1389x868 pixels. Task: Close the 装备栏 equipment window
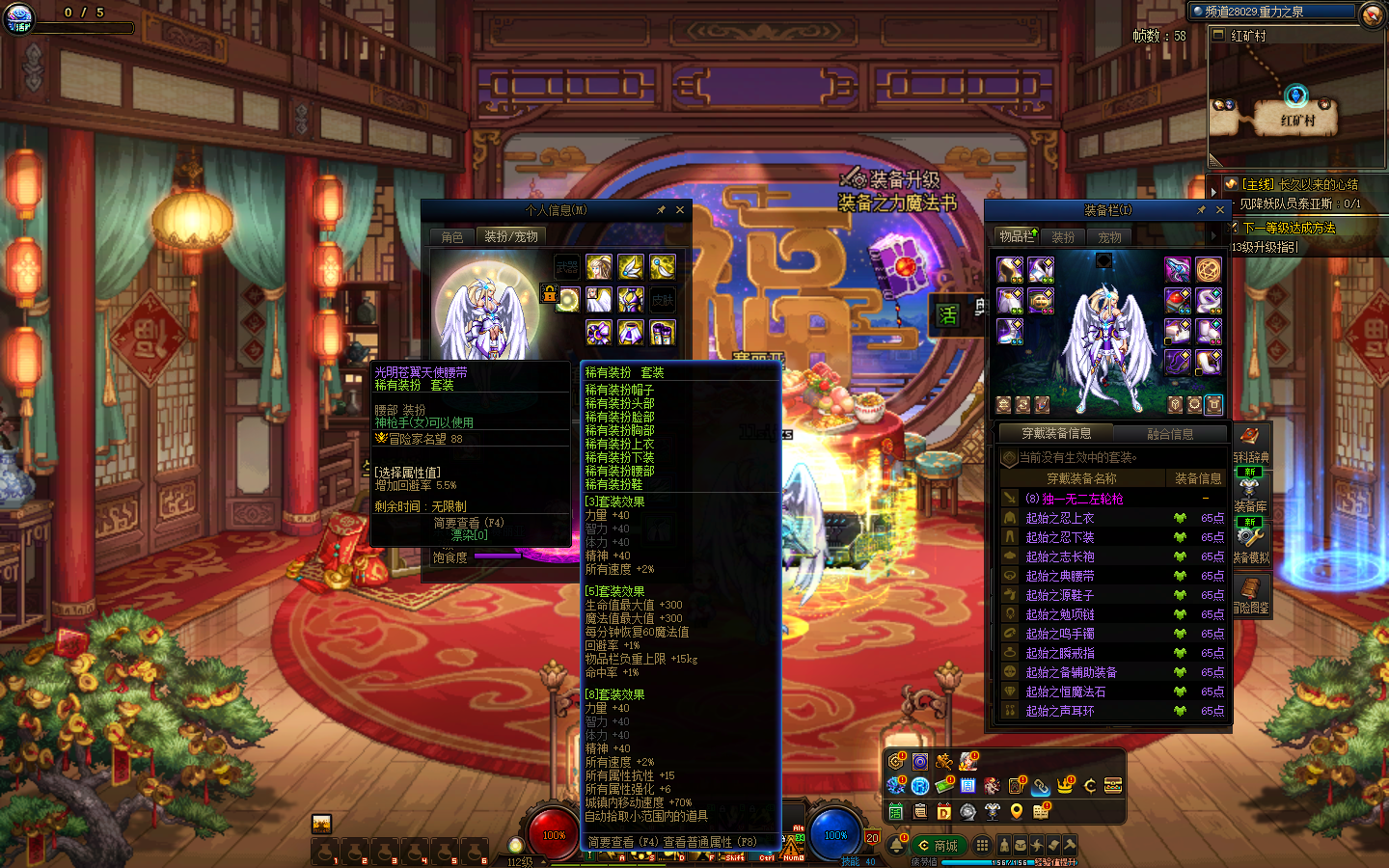coord(1220,210)
